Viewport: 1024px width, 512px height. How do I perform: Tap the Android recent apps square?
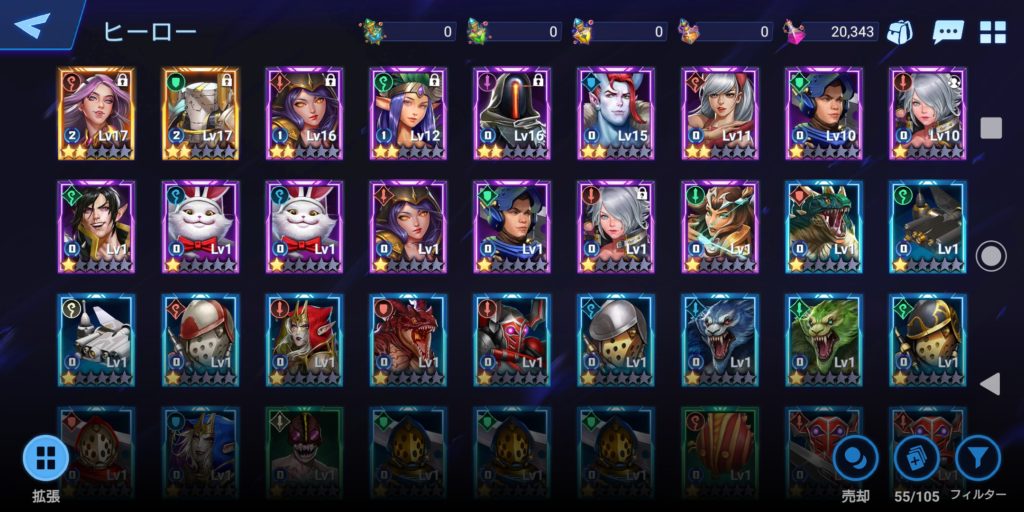(x=991, y=128)
